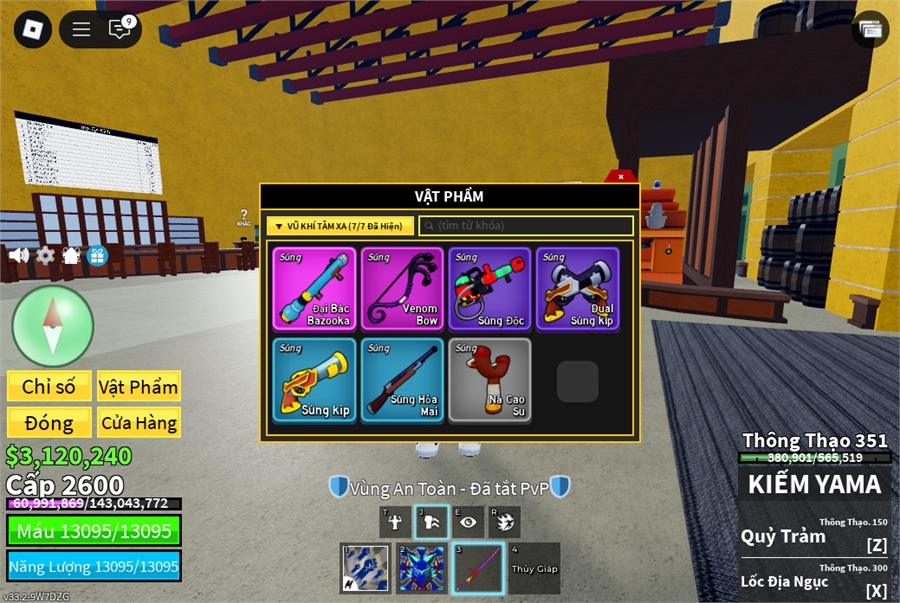The image size is (900, 603).
Task: Close the Vật Phẩm inventory window
Action: tap(621, 177)
